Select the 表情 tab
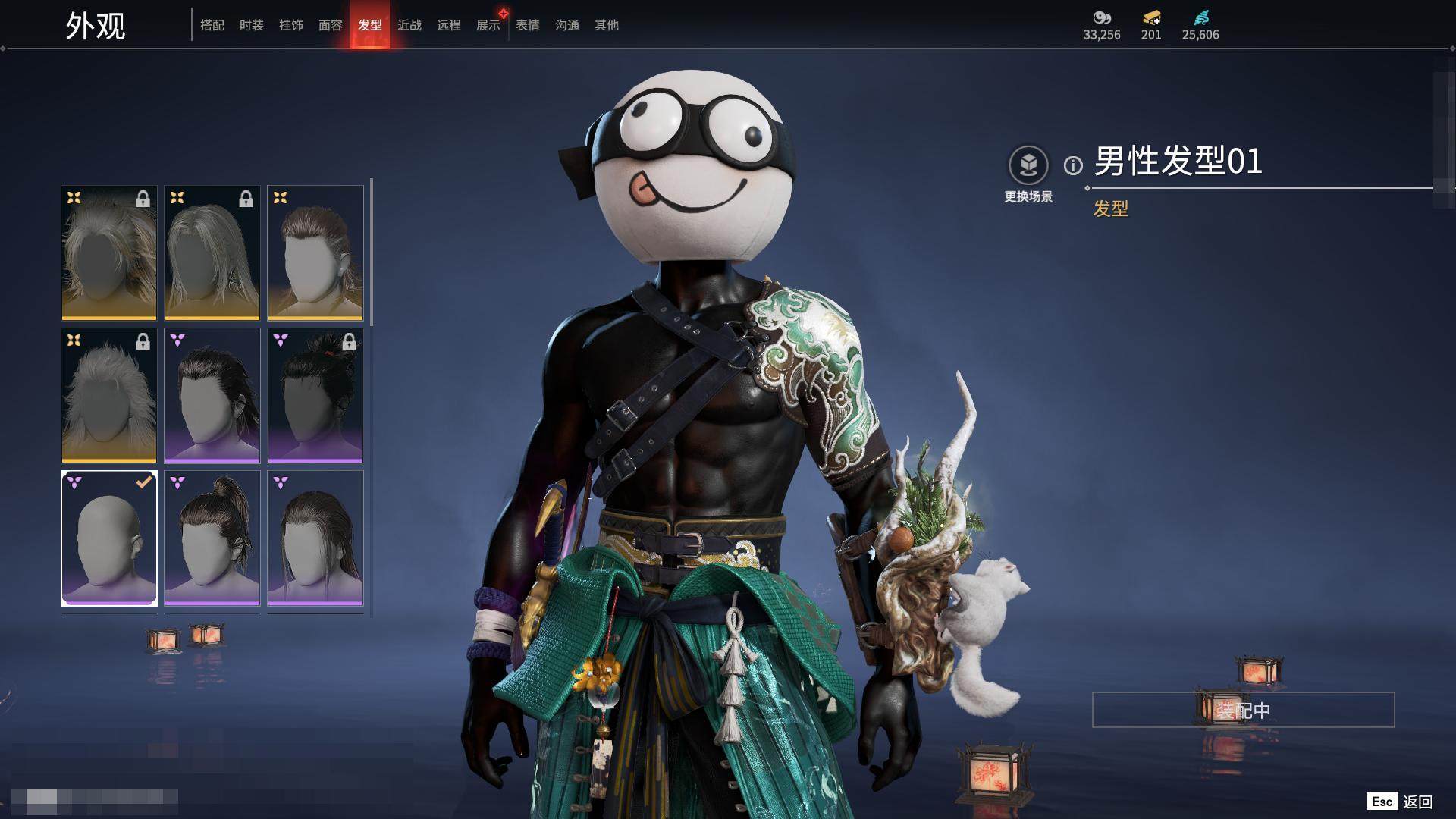Image resolution: width=1456 pixels, height=819 pixels. (528, 25)
